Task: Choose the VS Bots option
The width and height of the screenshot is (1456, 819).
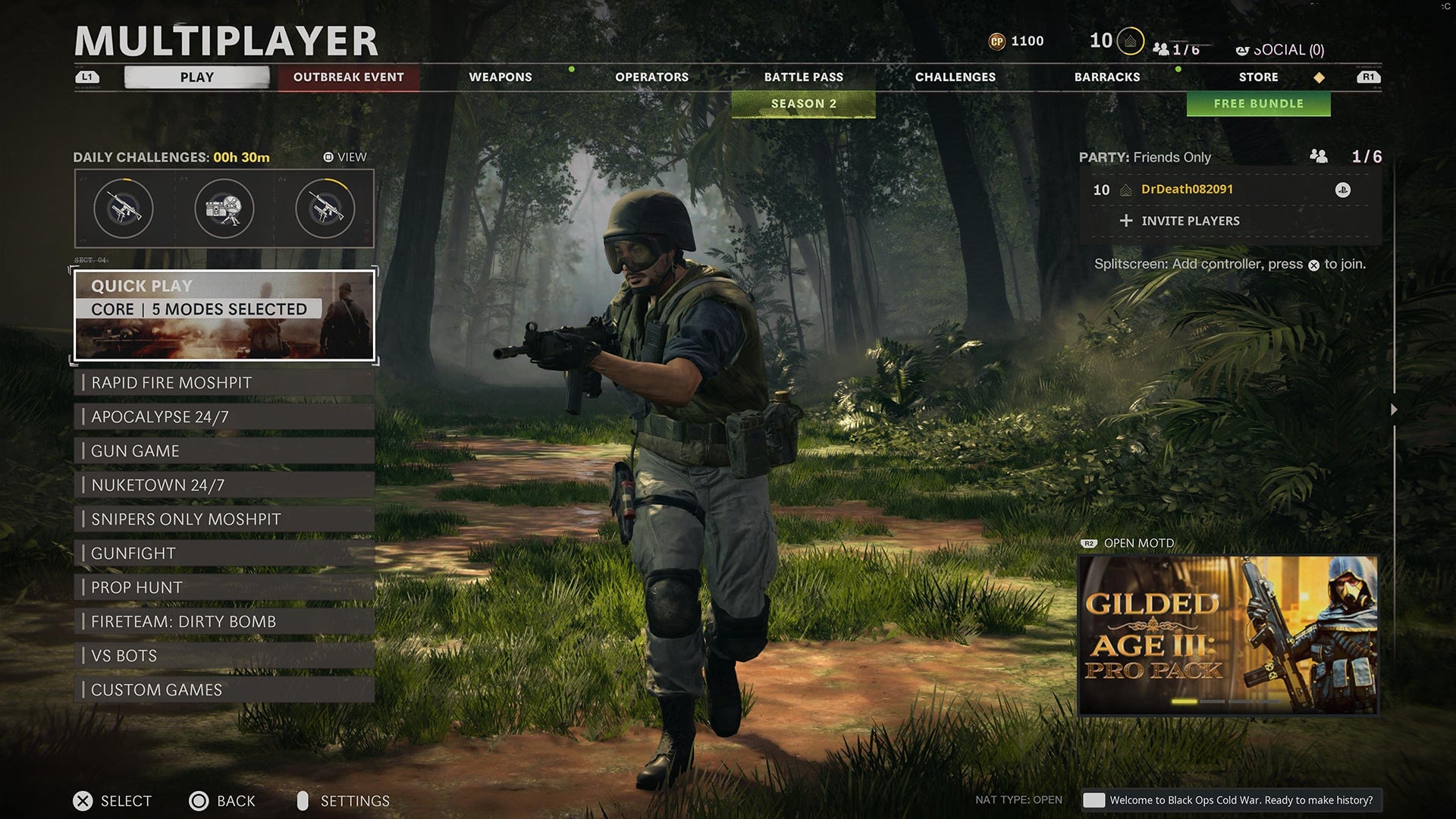Action: tap(224, 656)
